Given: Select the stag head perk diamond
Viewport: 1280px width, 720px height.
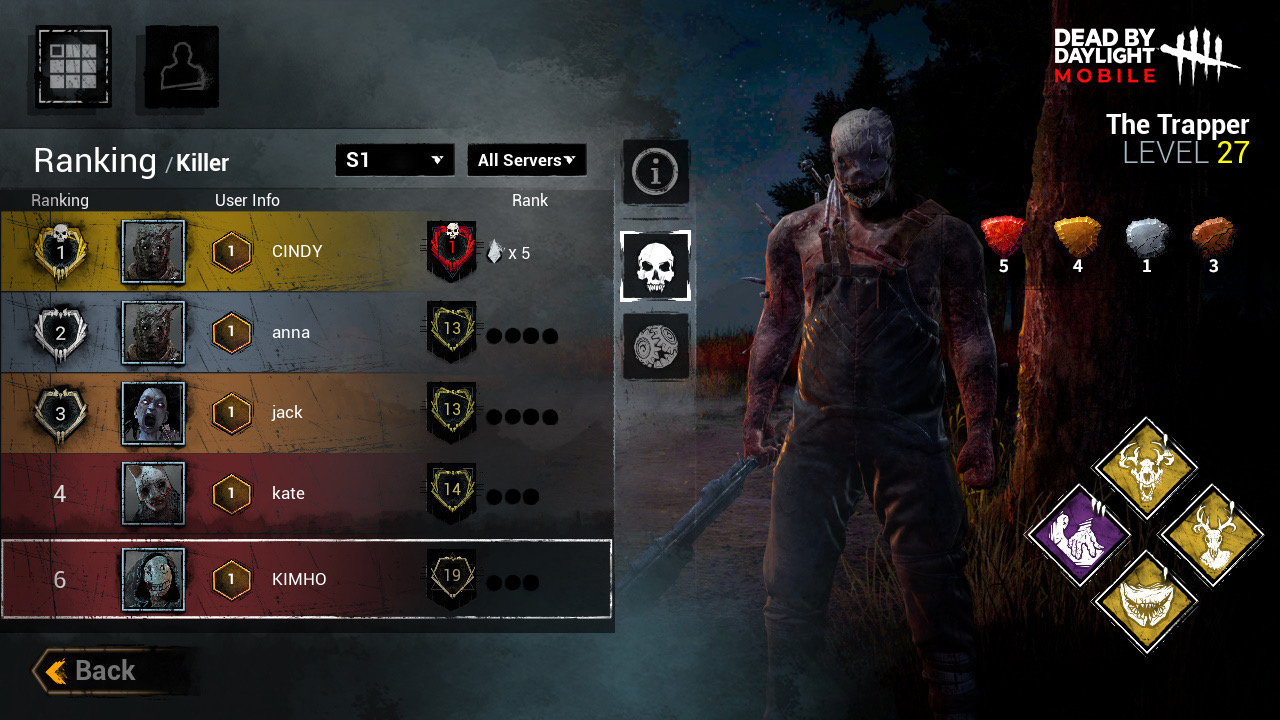Looking at the screenshot, I should click(x=1213, y=535).
